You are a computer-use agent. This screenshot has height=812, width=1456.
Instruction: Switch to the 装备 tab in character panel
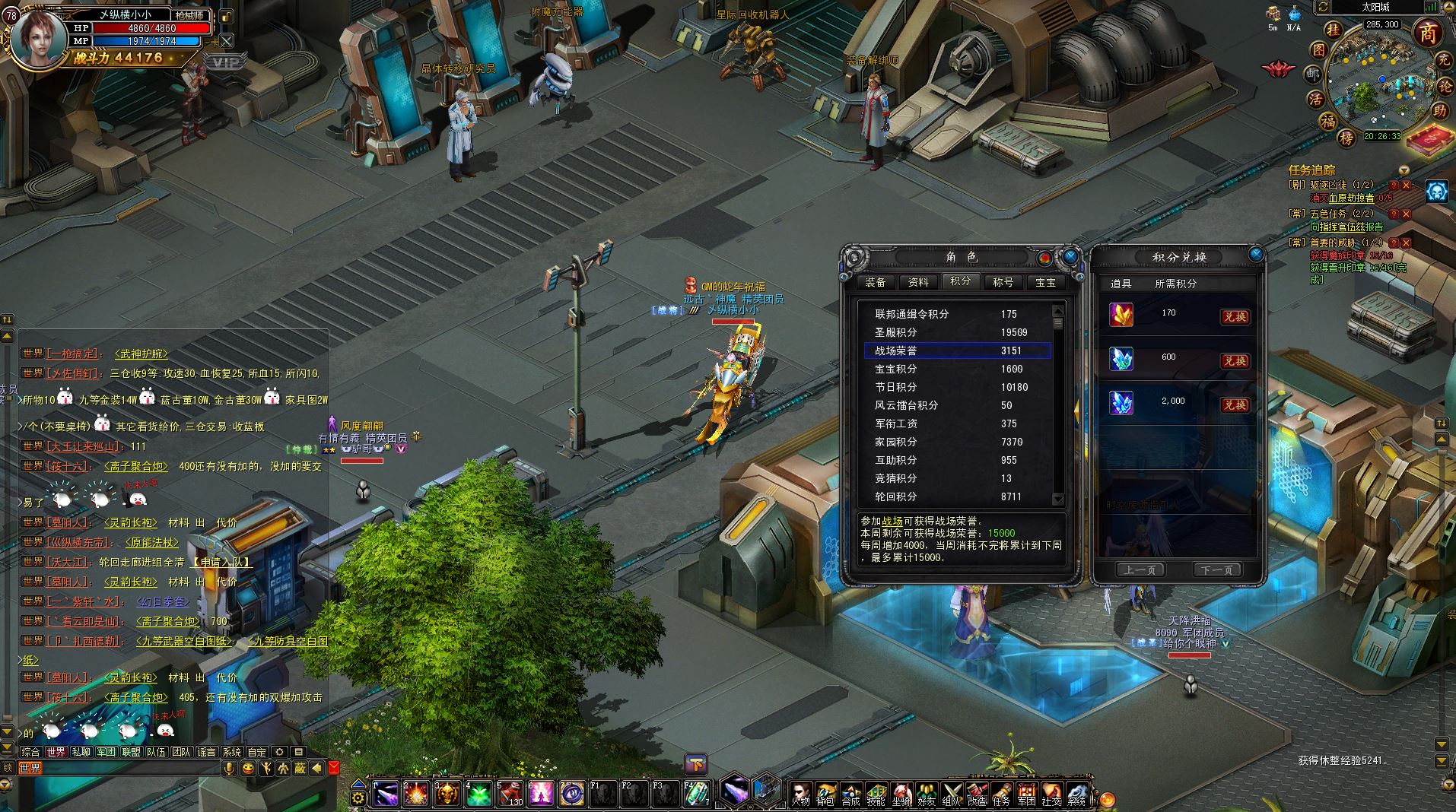876,282
